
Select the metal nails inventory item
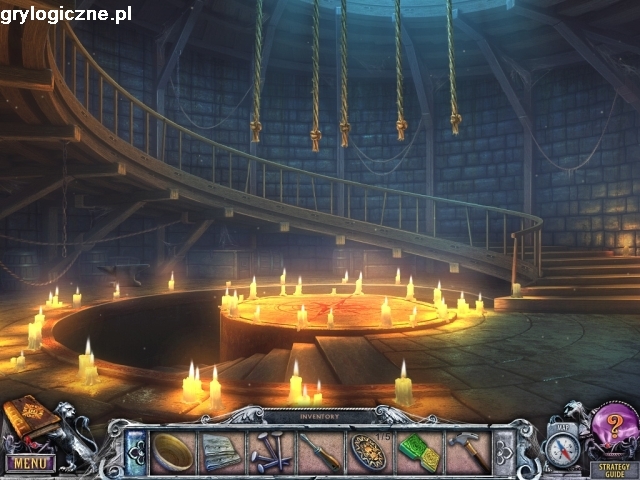pyautogui.click(x=270, y=452)
